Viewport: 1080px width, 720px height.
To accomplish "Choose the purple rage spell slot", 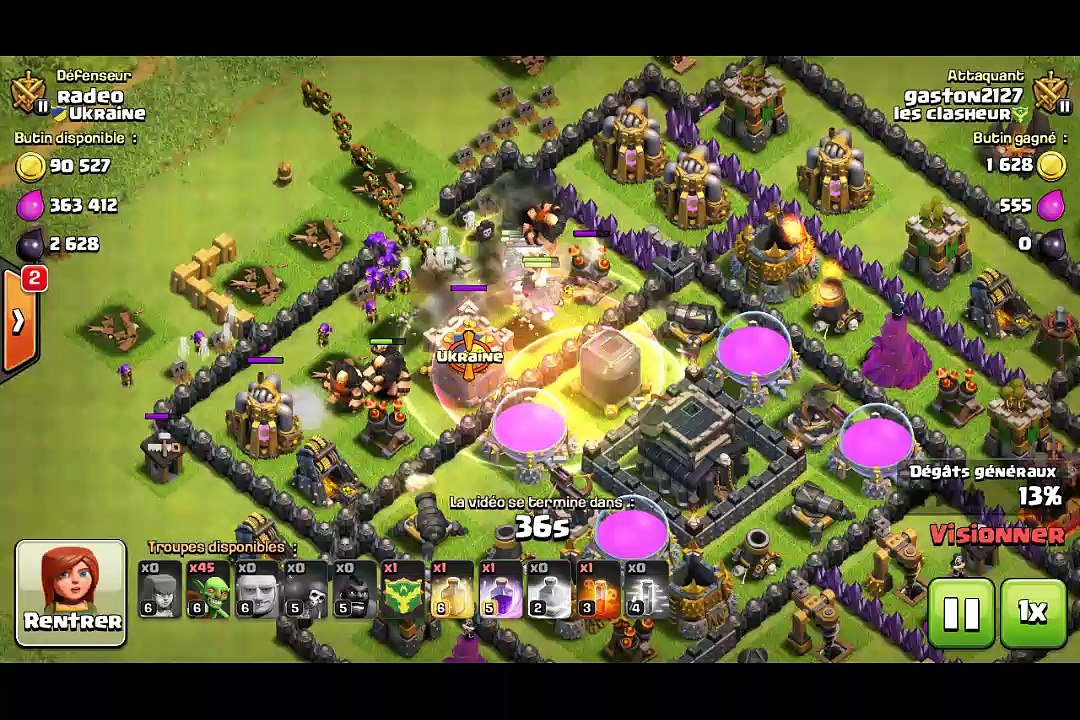I will [500, 590].
